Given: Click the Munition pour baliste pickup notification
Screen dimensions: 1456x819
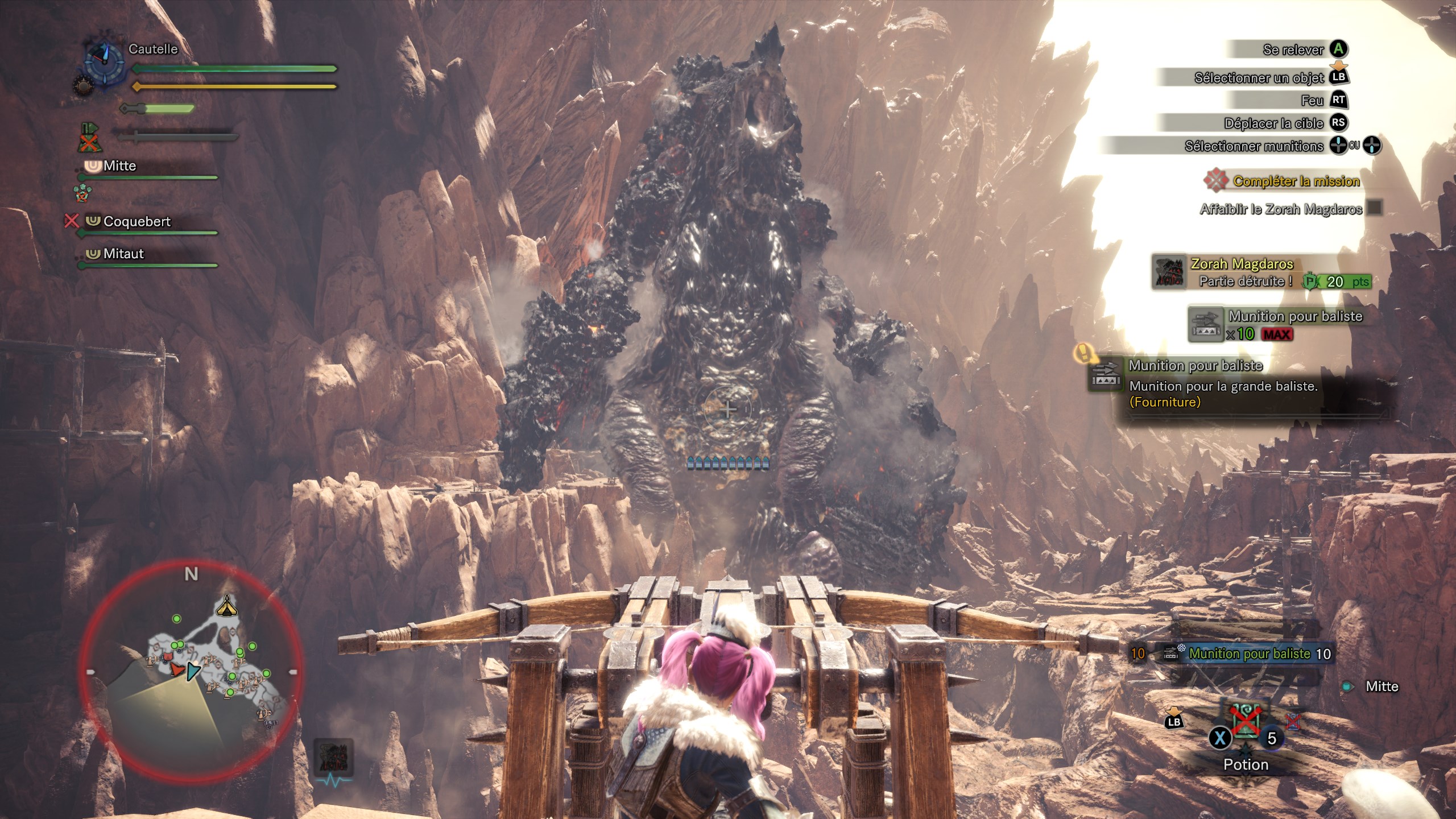Looking at the screenshot, I should (x=1276, y=325).
